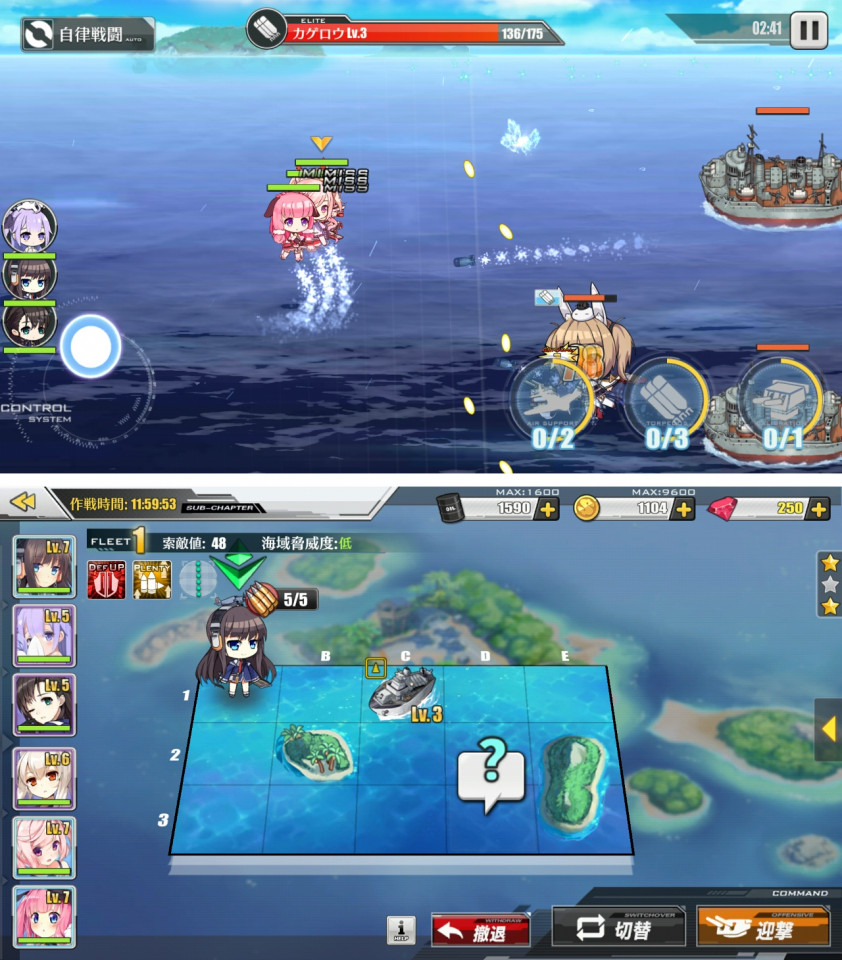
Task: Expand the yellow arrow side panel
Action: pyautogui.click(x=828, y=730)
